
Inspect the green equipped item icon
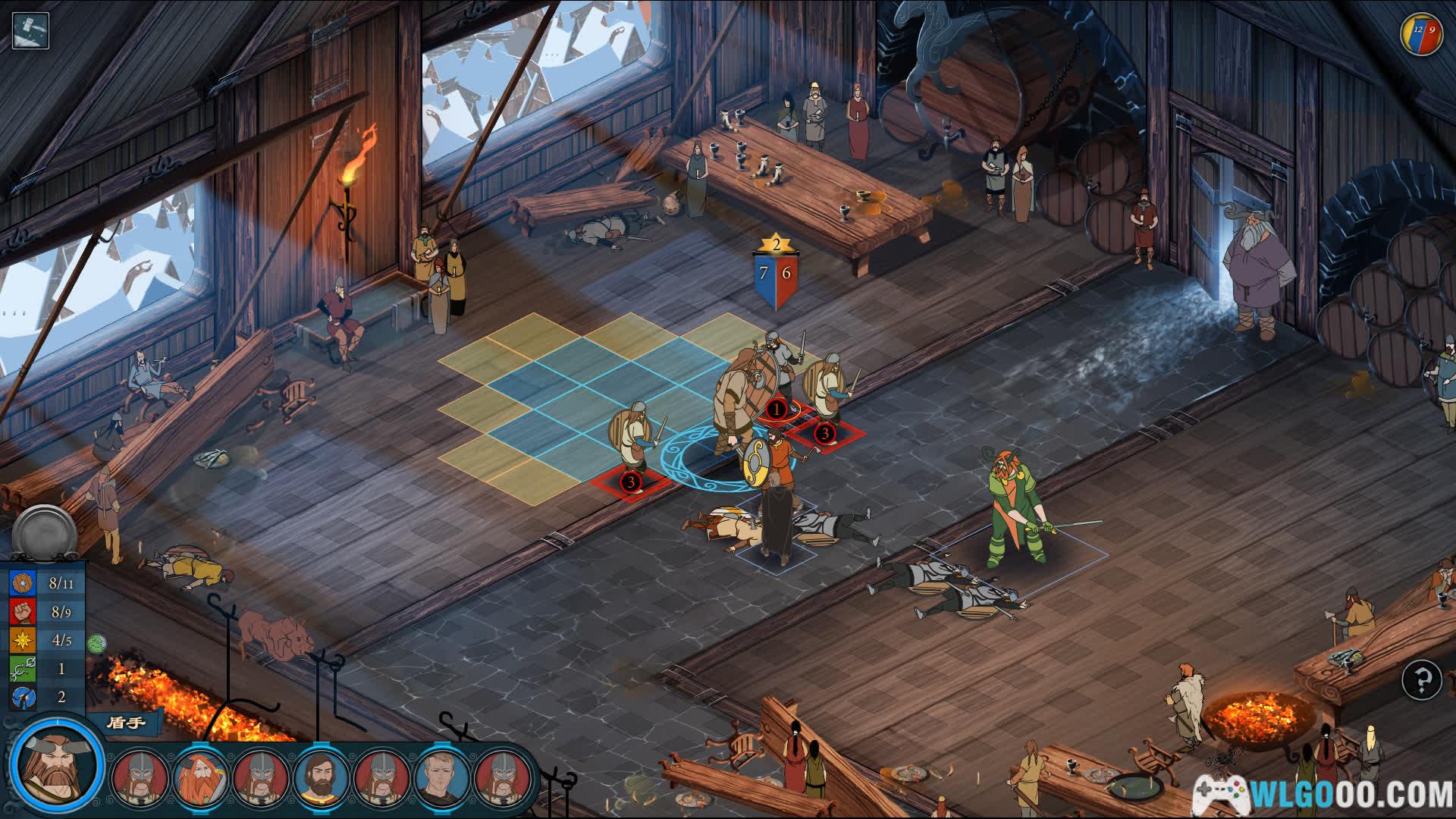(x=96, y=644)
